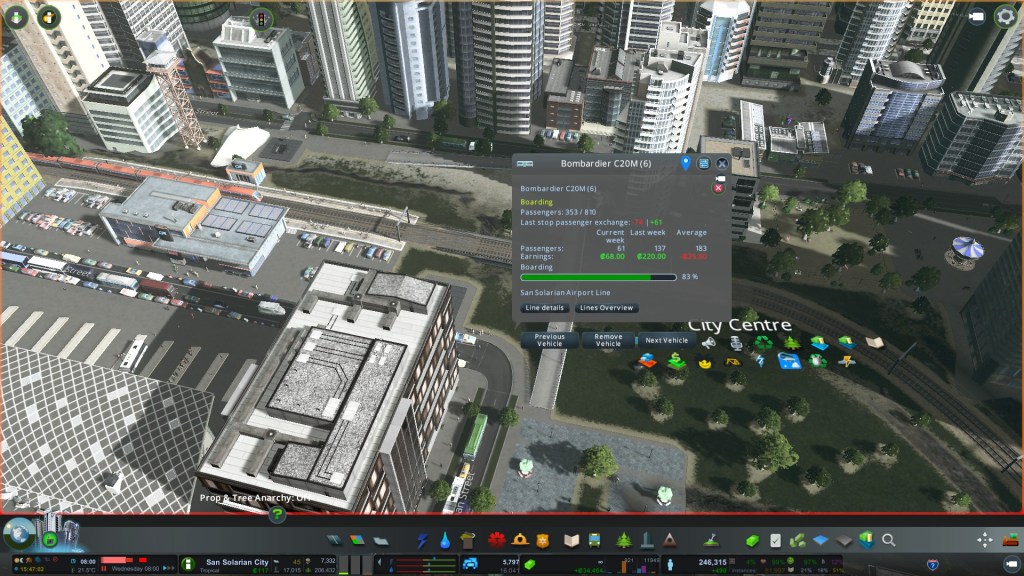The width and height of the screenshot is (1024, 576).
Task: Click the blue location pin in the panel header
Action: click(x=686, y=163)
